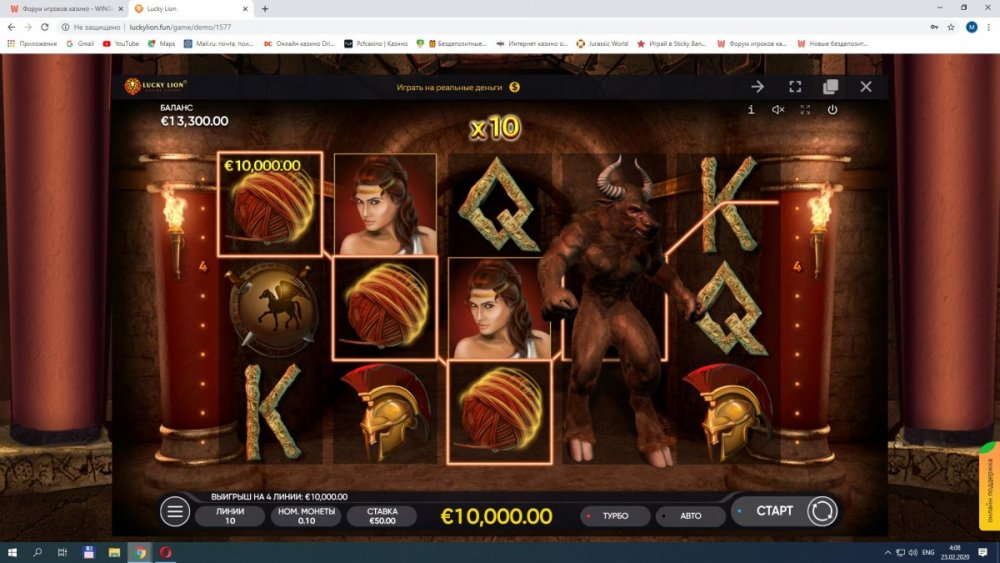
Task: Spin the reels with the СТАРТ button
Action: pos(774,511)
